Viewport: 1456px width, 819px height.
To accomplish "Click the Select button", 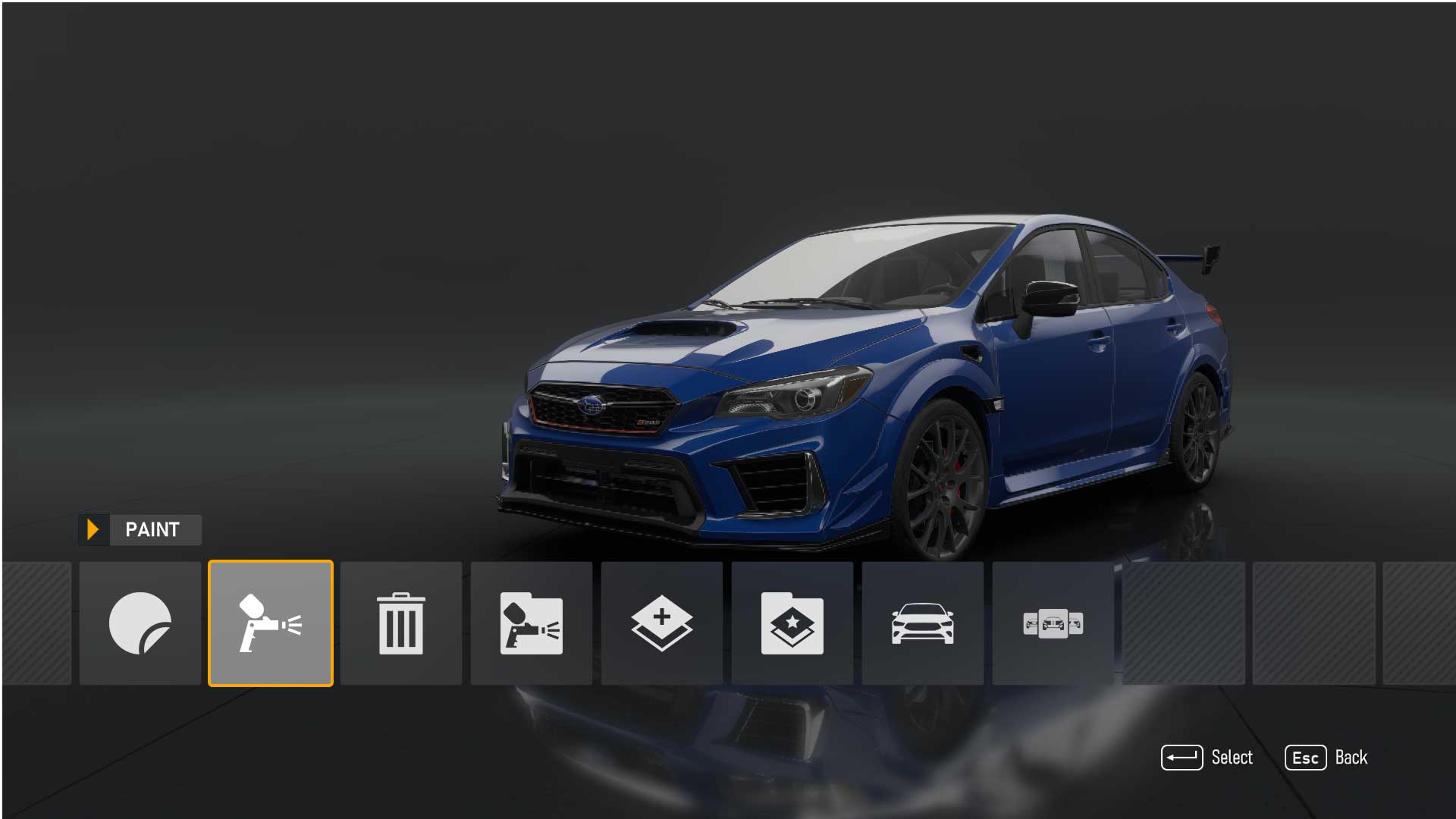I will (1207, 758).
